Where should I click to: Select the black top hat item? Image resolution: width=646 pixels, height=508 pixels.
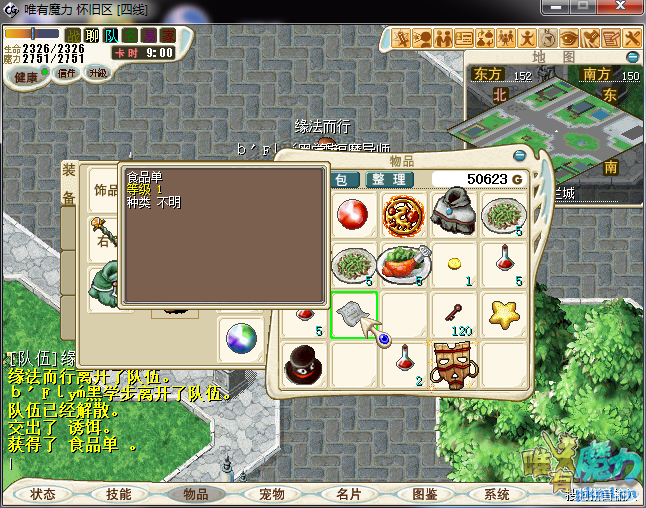point(304,365)
